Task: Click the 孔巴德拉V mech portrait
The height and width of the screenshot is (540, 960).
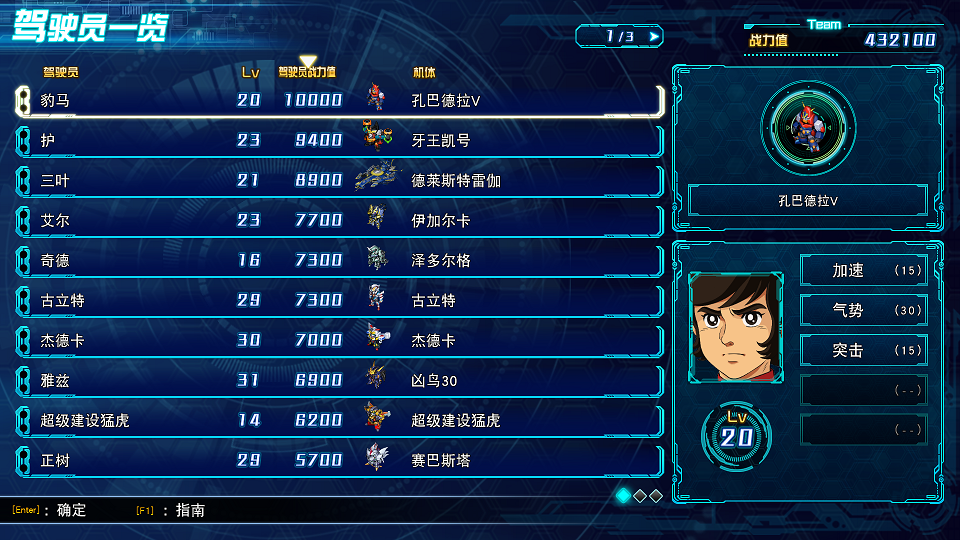Action: pyautogui.click(x=808, y=127)
